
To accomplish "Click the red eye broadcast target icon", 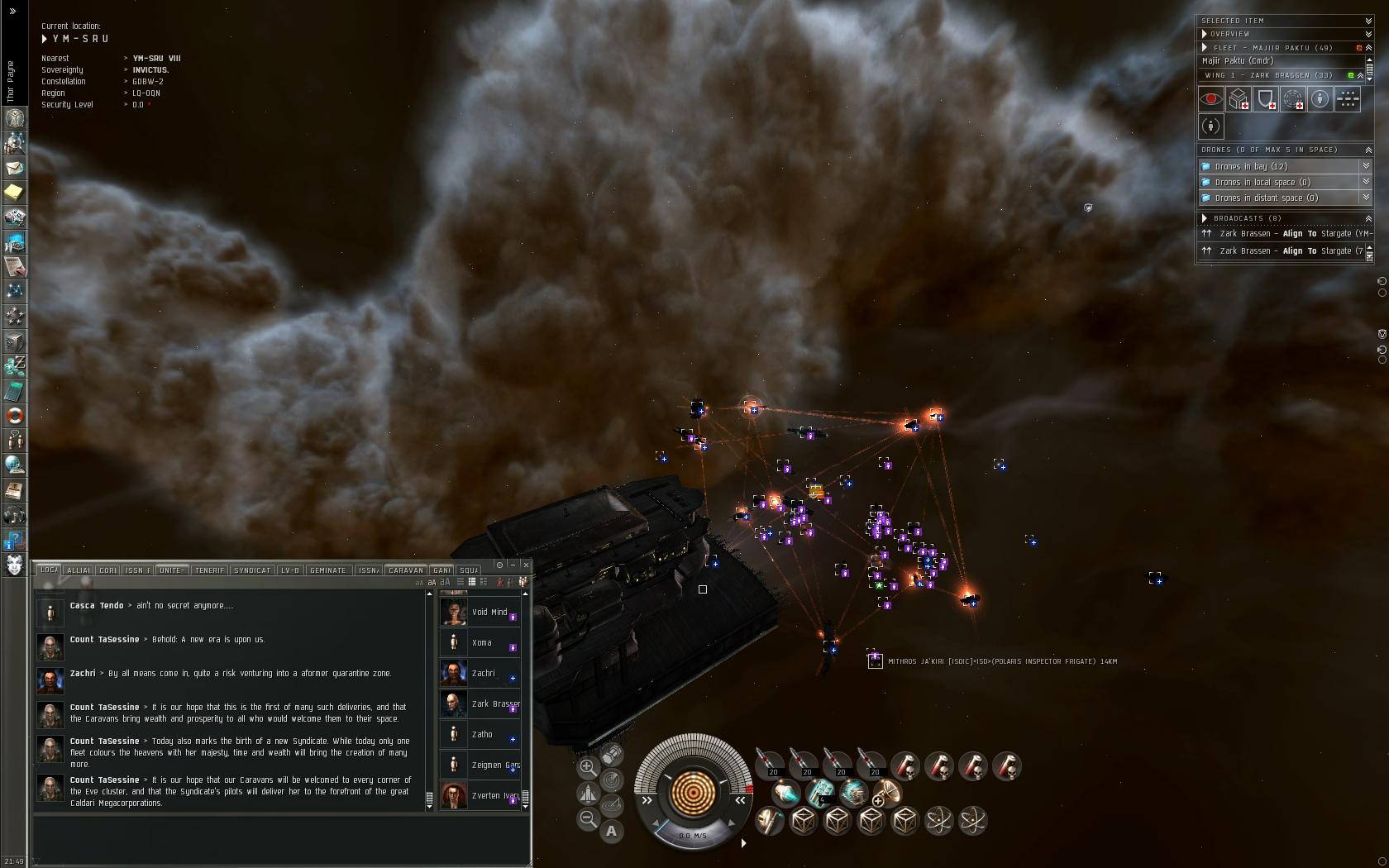I will pos(1211,100).
